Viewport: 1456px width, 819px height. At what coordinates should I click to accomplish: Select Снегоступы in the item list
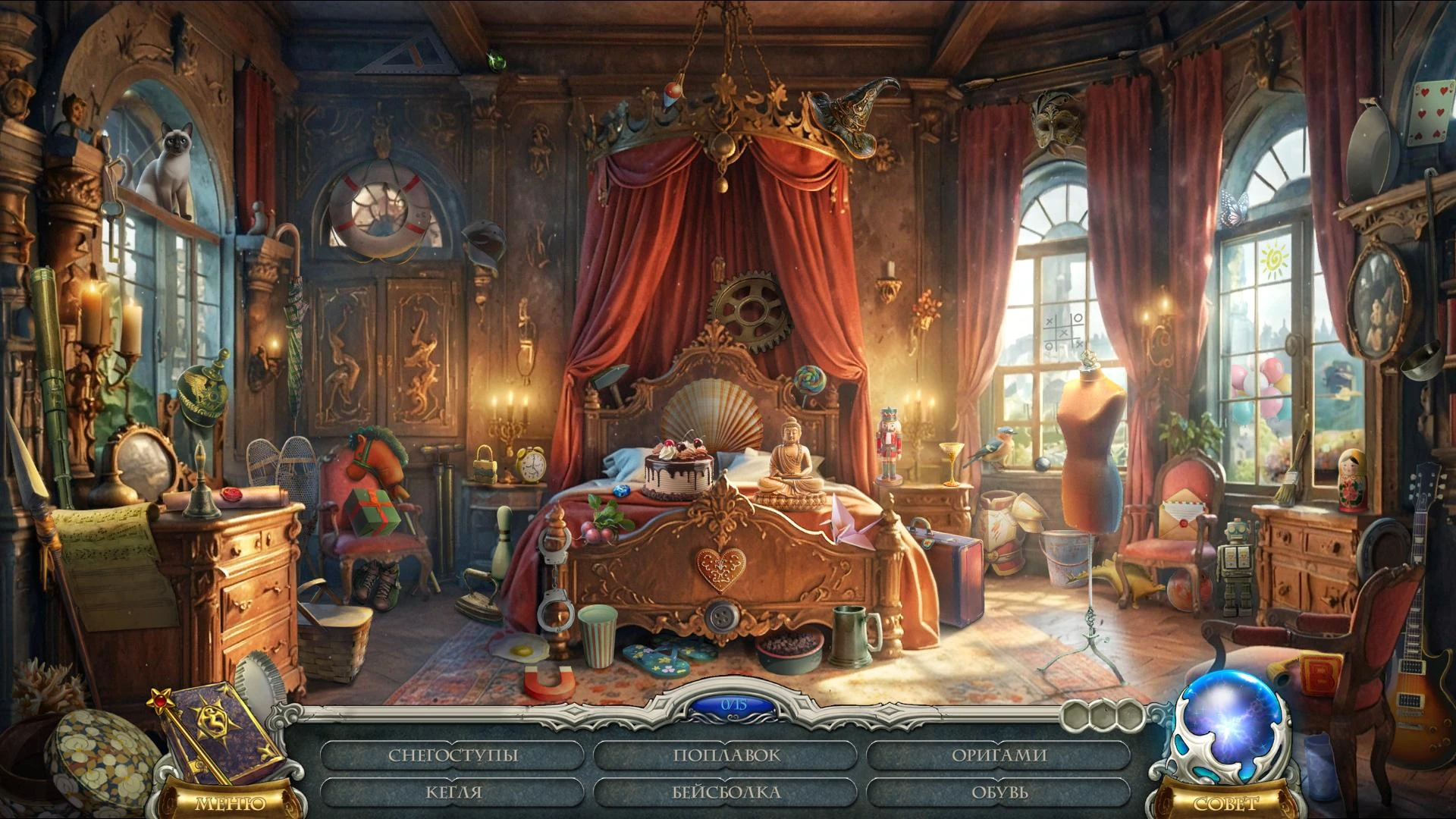point(453,755)
